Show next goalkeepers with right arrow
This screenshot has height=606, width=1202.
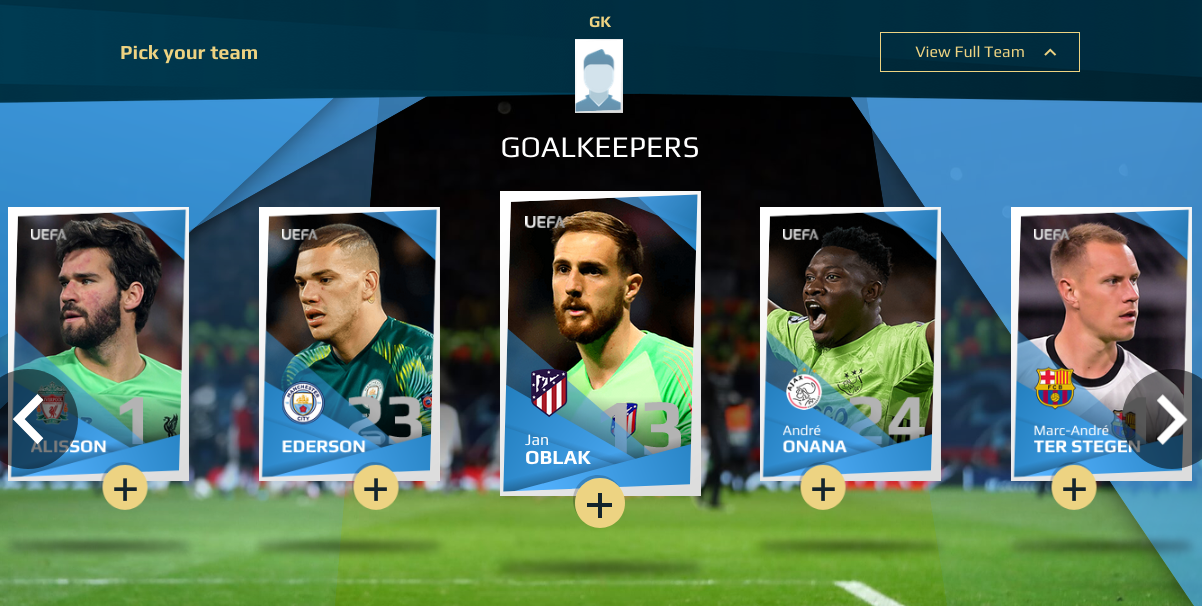coord(1171,420)
